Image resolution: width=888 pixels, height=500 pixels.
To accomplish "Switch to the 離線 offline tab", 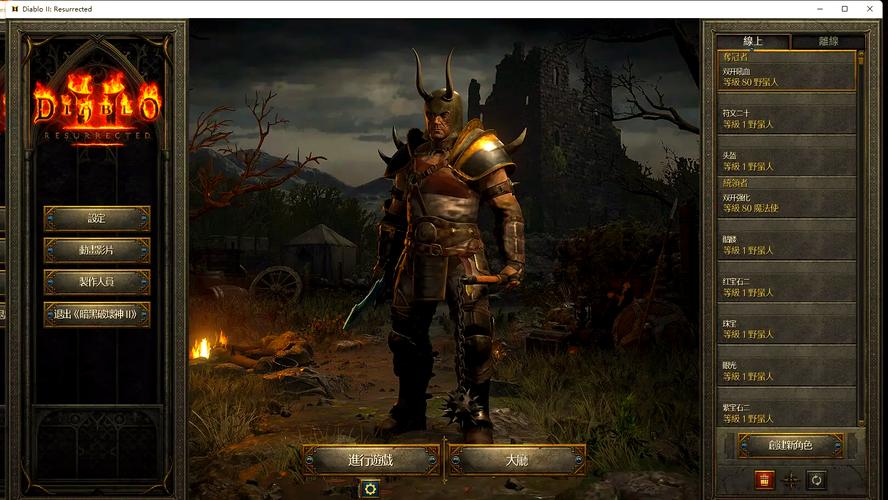I will (x=827, y=41).
